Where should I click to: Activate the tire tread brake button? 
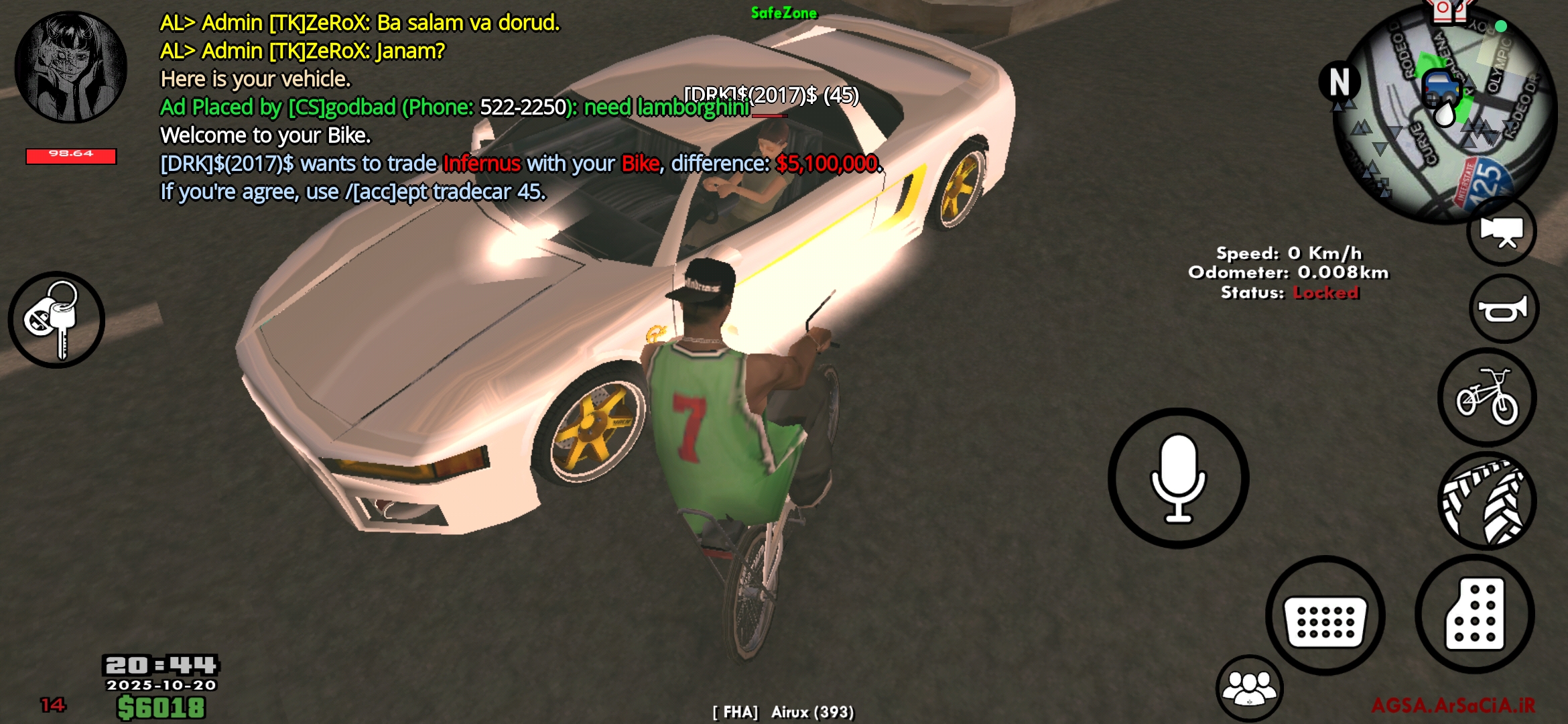tap(1486, 501)
